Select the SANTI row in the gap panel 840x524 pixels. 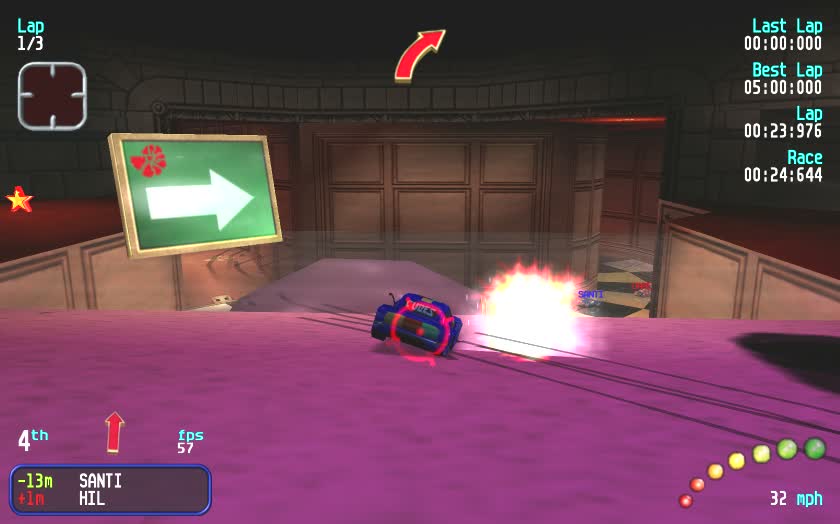pyautogui.click(x=110, y=481)
